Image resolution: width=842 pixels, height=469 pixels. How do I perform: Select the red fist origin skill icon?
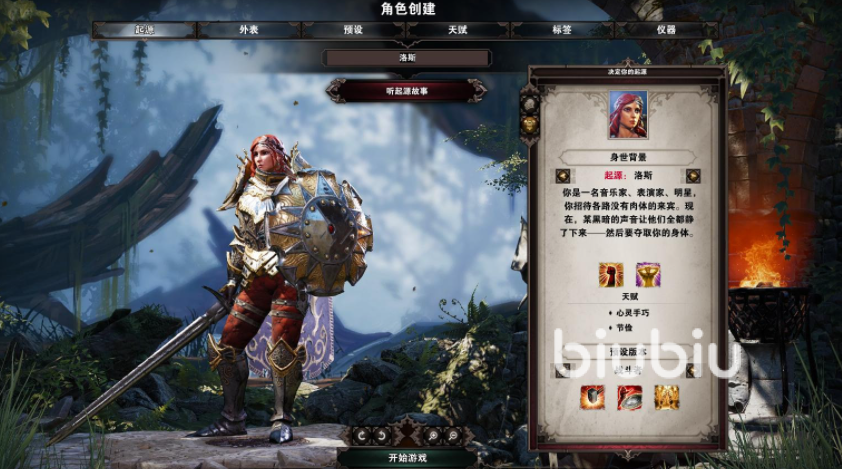click(x=610, y=275)
